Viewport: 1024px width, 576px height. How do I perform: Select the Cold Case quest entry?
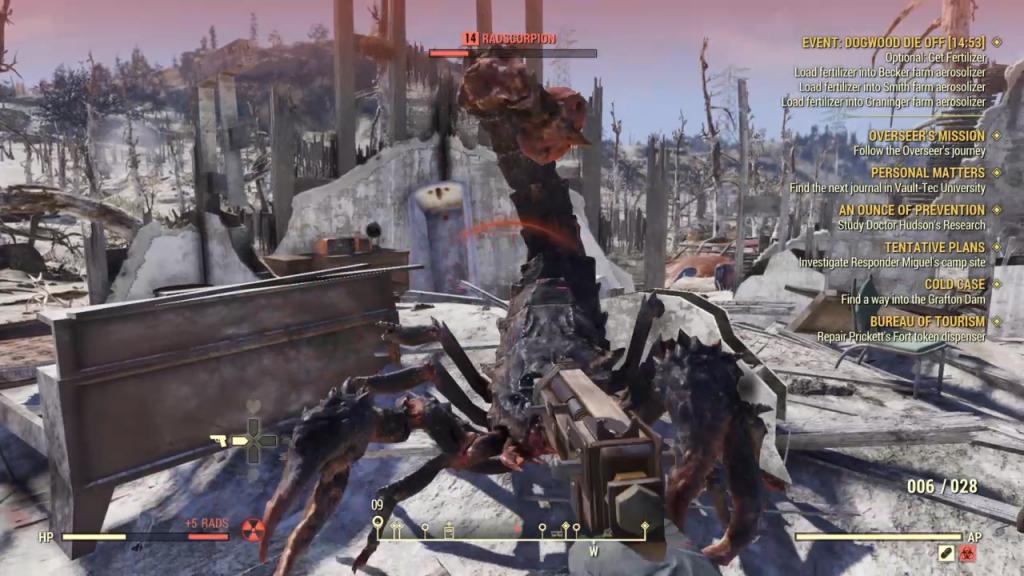coord(954,284)
